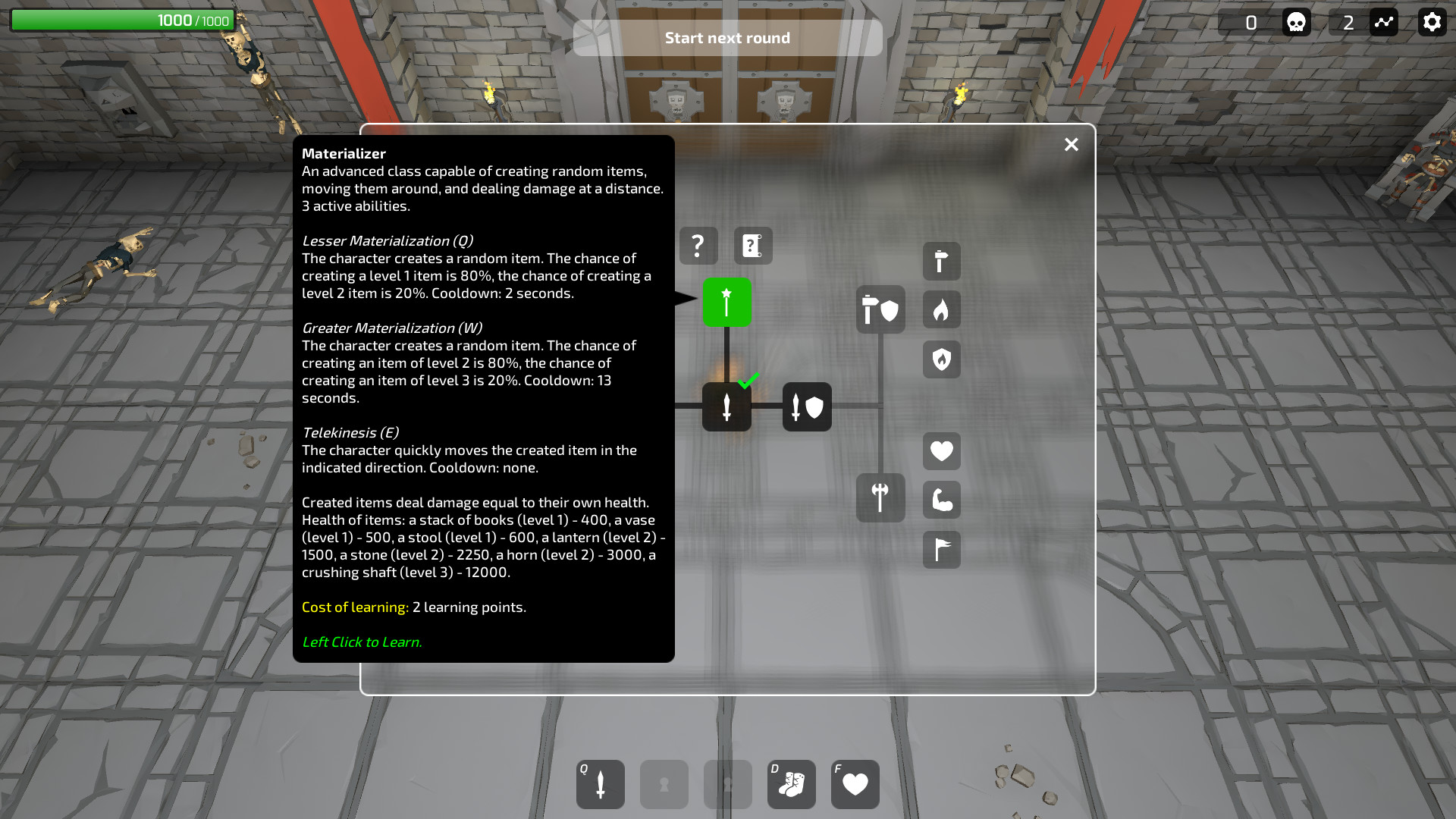The image size is (1456, 819).
Task: Click the Left Click to Learn link text
Action: coord(362,641)
